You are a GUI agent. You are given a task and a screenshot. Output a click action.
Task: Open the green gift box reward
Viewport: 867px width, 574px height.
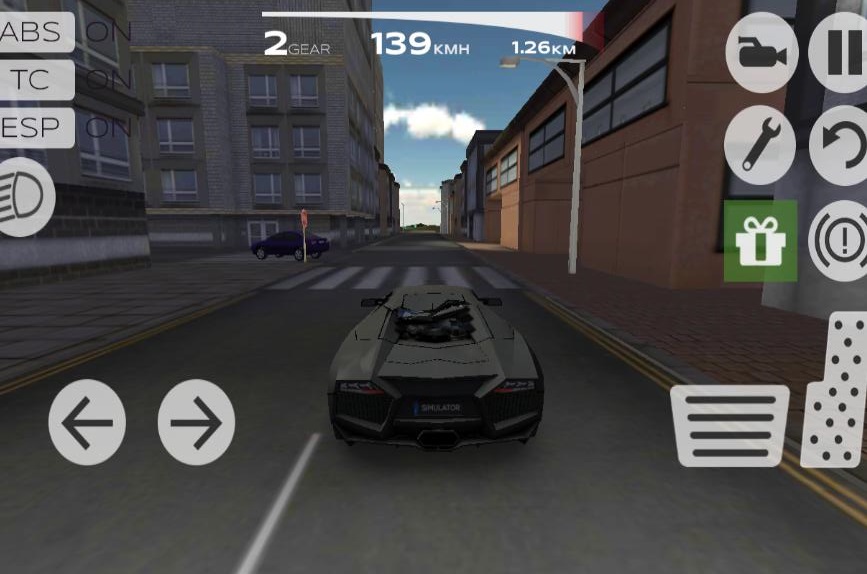coord(760,241)
